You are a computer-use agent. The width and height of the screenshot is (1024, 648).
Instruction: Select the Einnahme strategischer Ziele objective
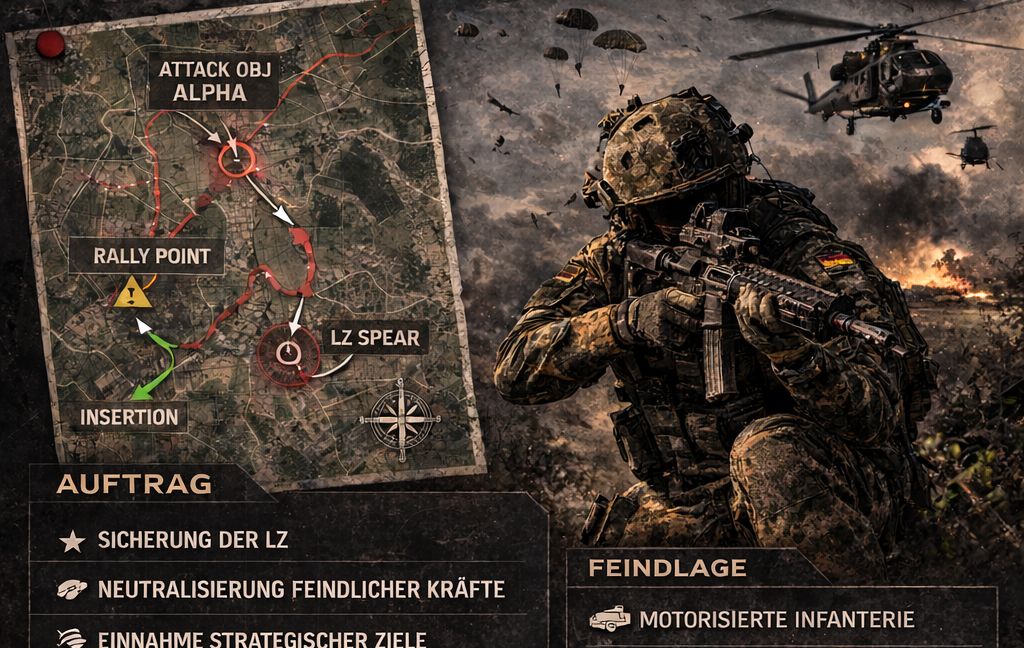click(x=262, y=638)
